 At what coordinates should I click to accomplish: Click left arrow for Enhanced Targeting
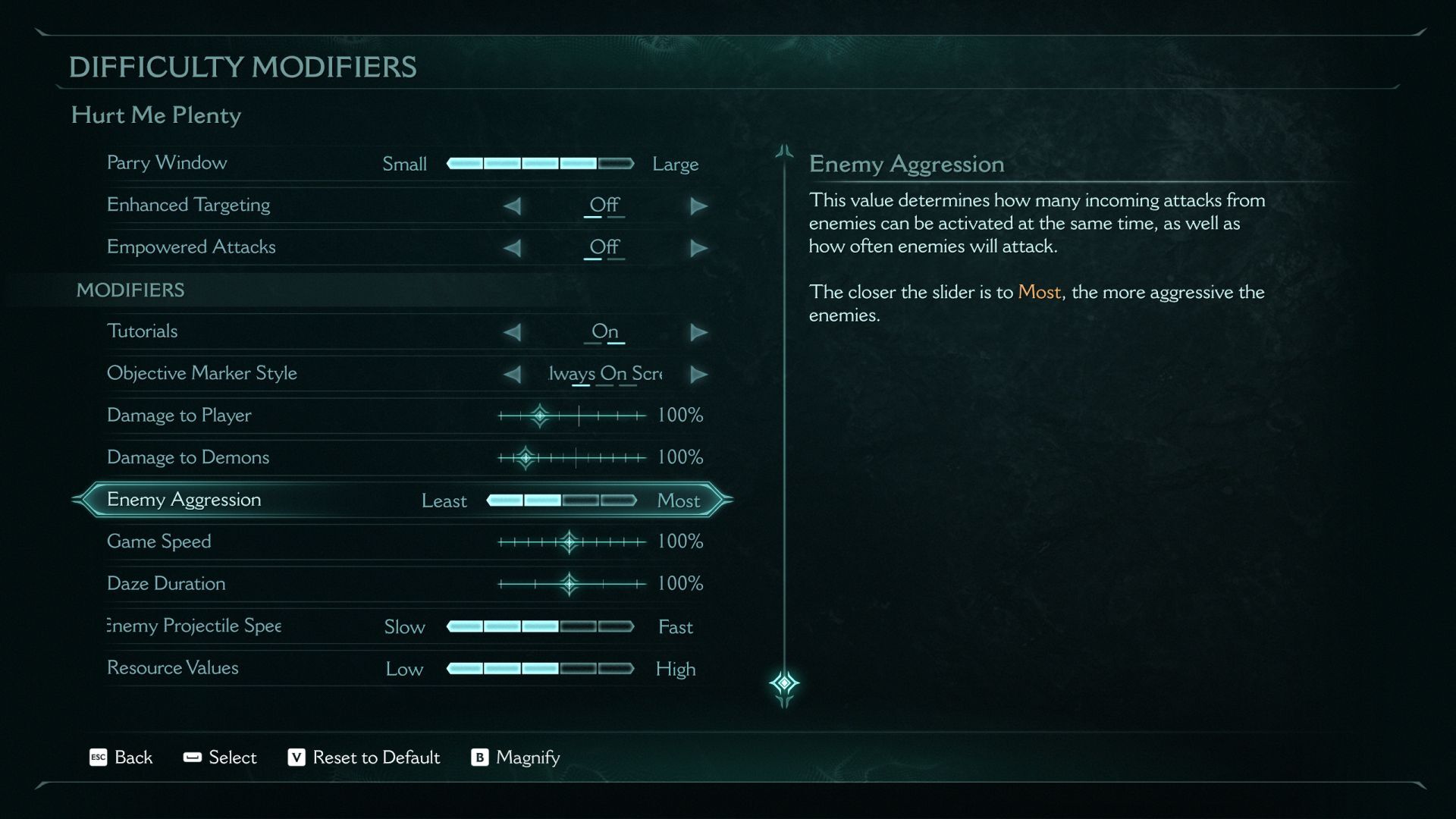click(x=513, y=206)
